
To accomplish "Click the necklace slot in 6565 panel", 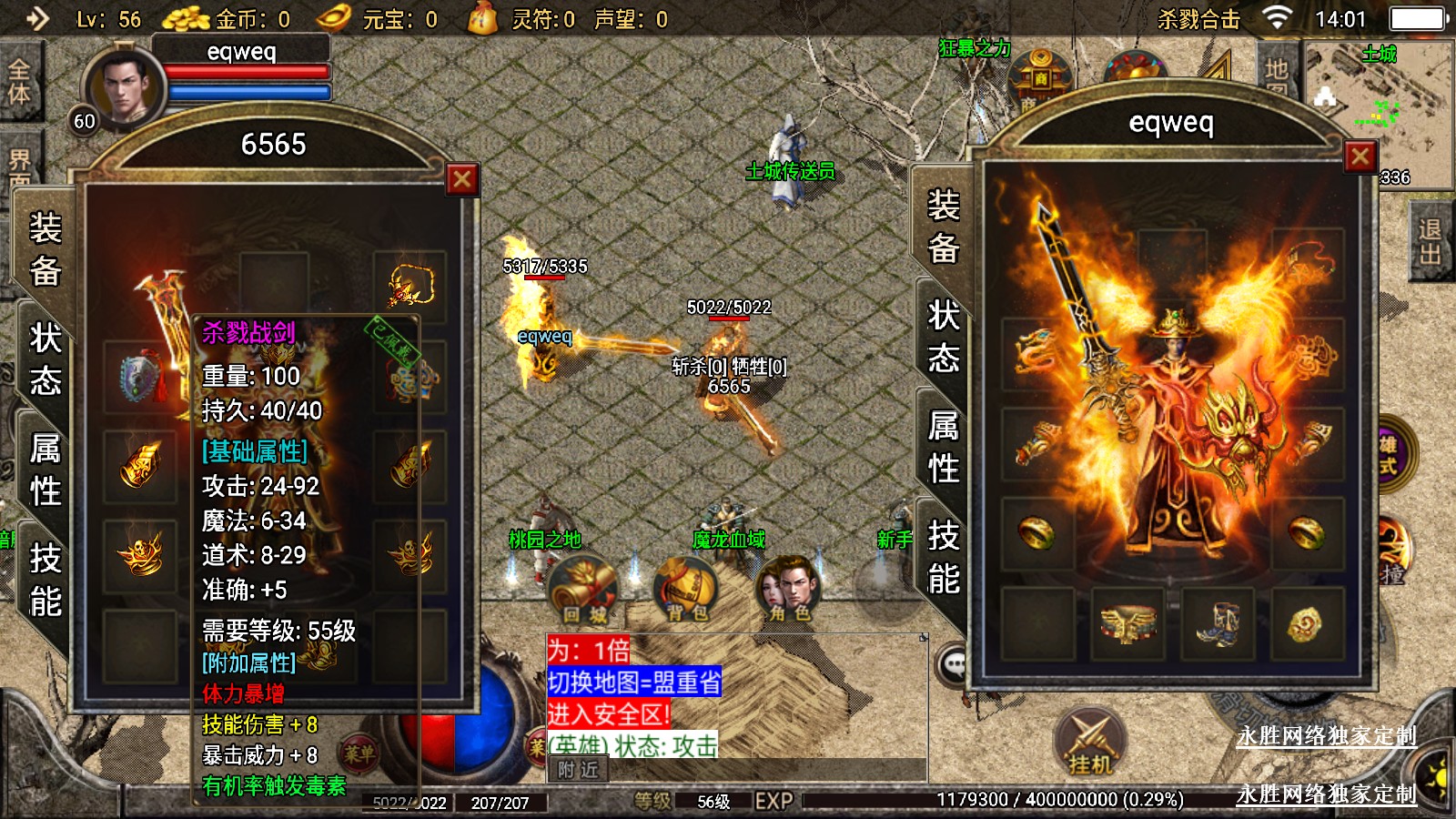I will click(410, 287).
